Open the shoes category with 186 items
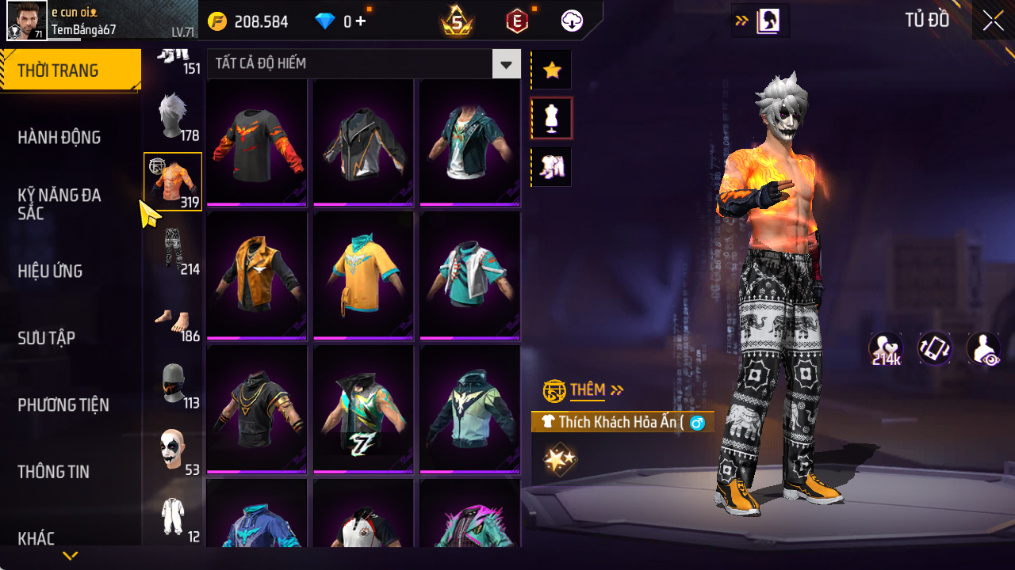1015x570 pixels. click(x=174, y=320)
